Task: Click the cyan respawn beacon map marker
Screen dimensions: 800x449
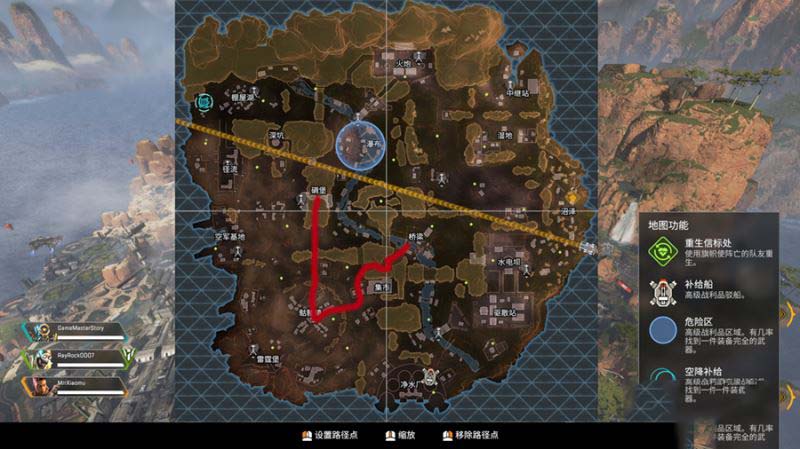Action: 204,101
